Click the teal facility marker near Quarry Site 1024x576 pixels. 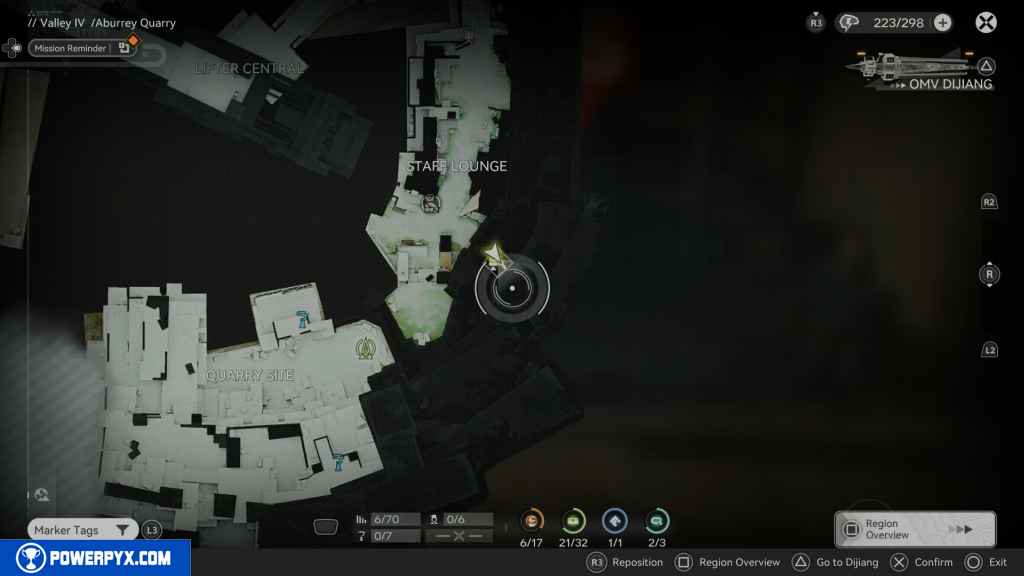click(301, 319)
